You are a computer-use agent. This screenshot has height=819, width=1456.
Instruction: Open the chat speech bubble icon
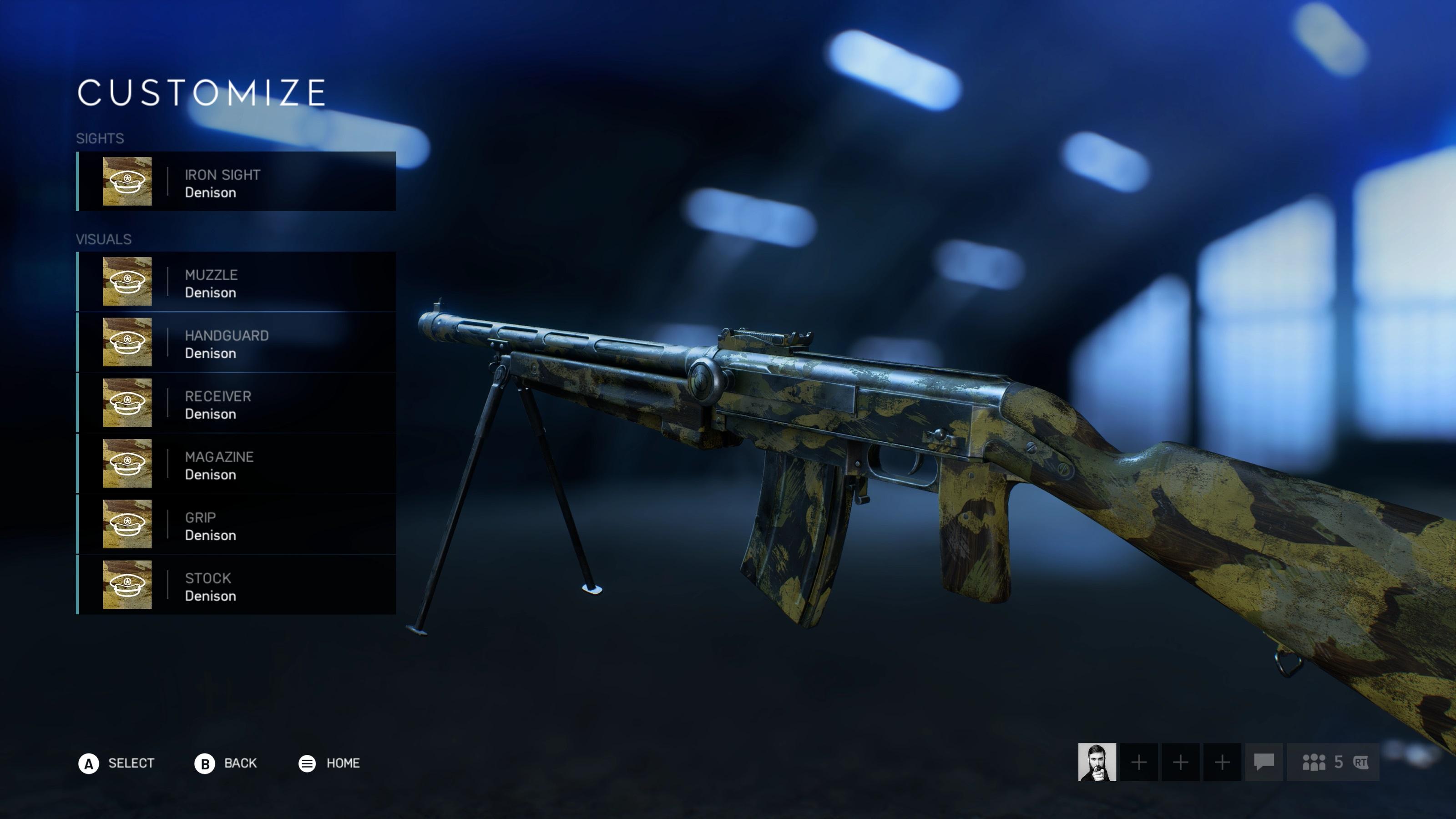1263,762
